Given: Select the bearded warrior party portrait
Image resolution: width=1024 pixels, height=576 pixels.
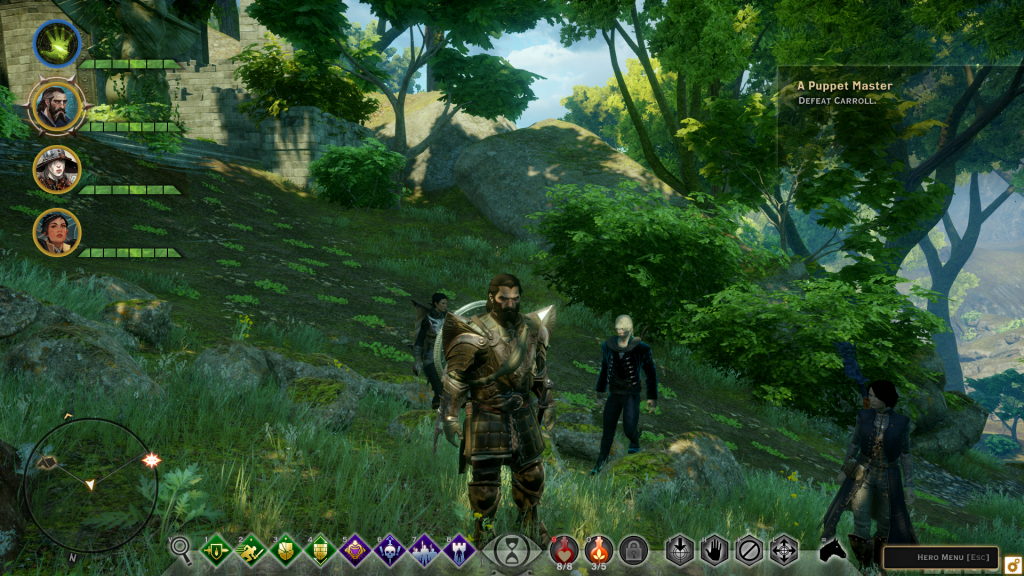Looking at the screenshot, I should click(x=57, y=107).
